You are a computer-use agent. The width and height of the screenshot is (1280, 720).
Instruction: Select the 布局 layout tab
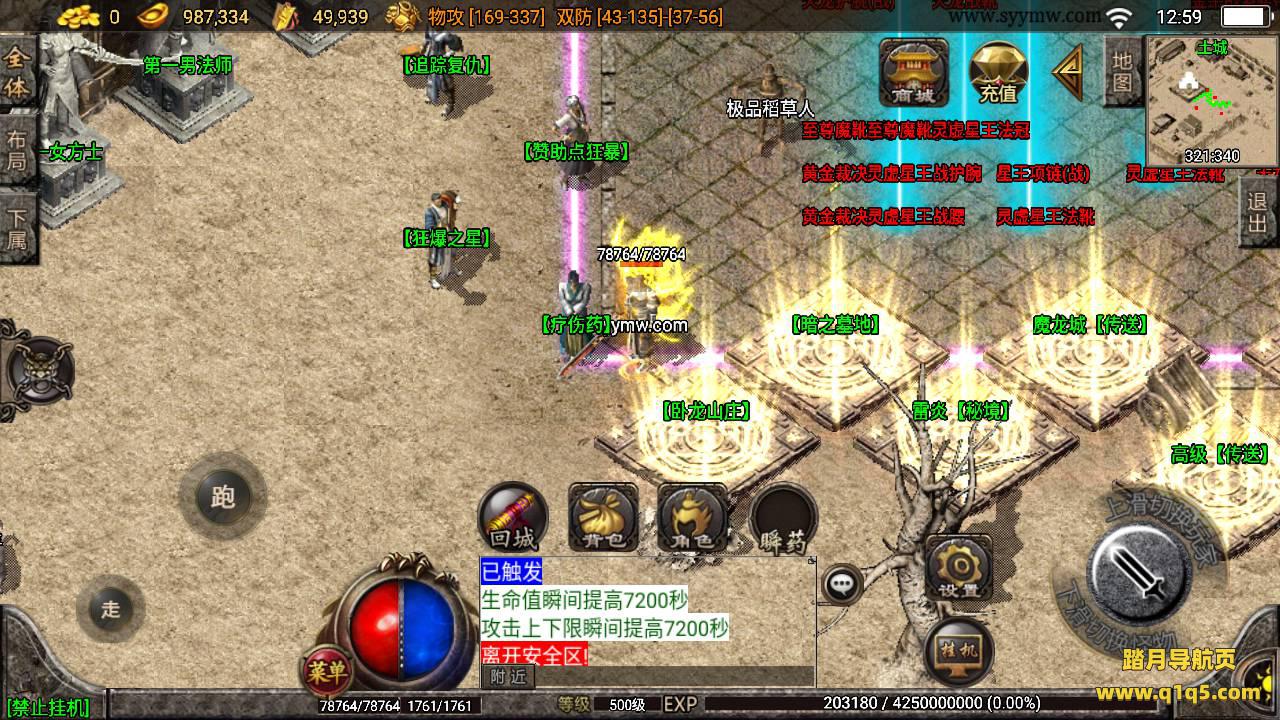17,150
